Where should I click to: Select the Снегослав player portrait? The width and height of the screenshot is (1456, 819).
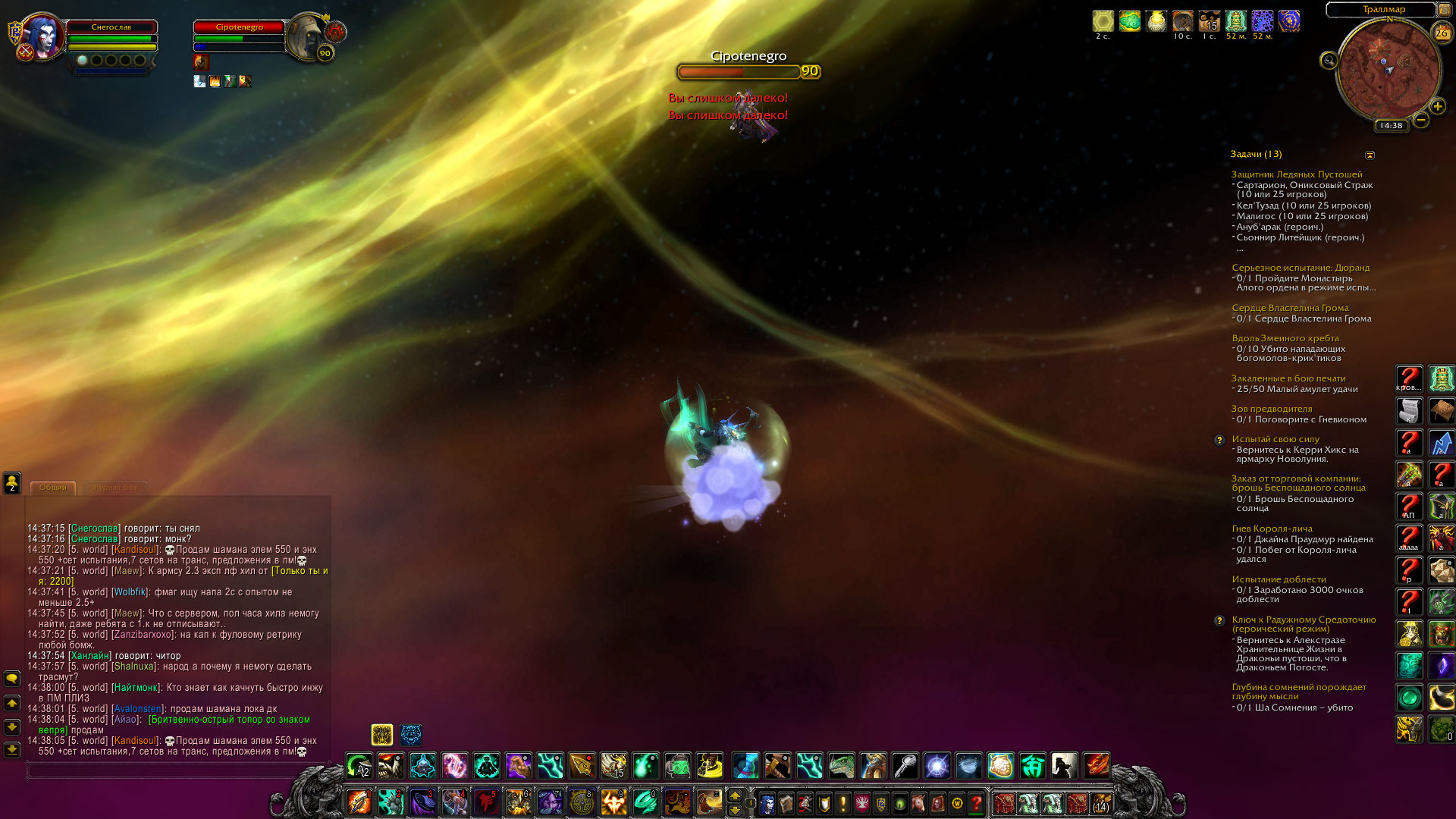[x=42, y=36]
